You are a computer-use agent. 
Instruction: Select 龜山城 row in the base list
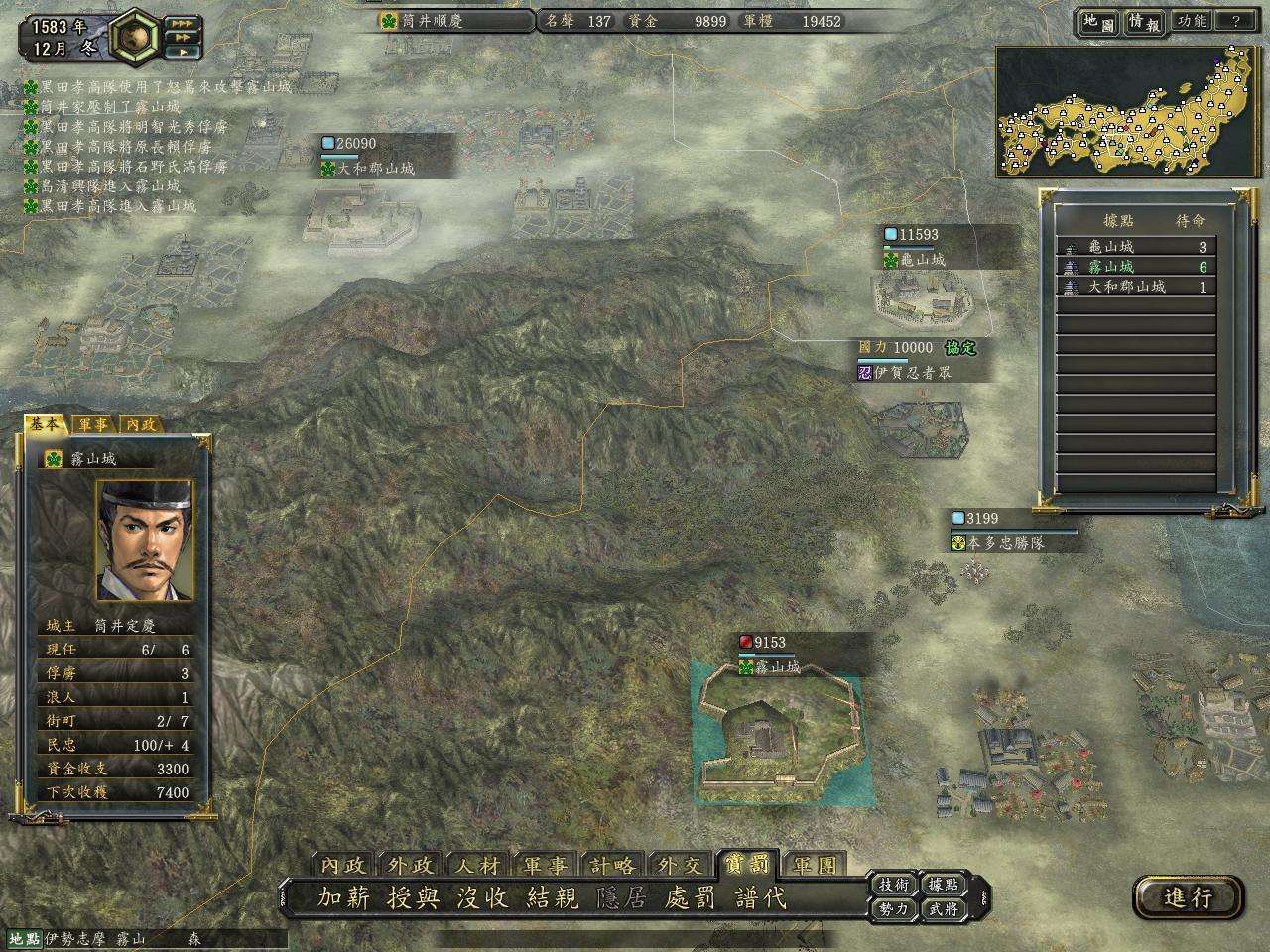point(1136,247)
